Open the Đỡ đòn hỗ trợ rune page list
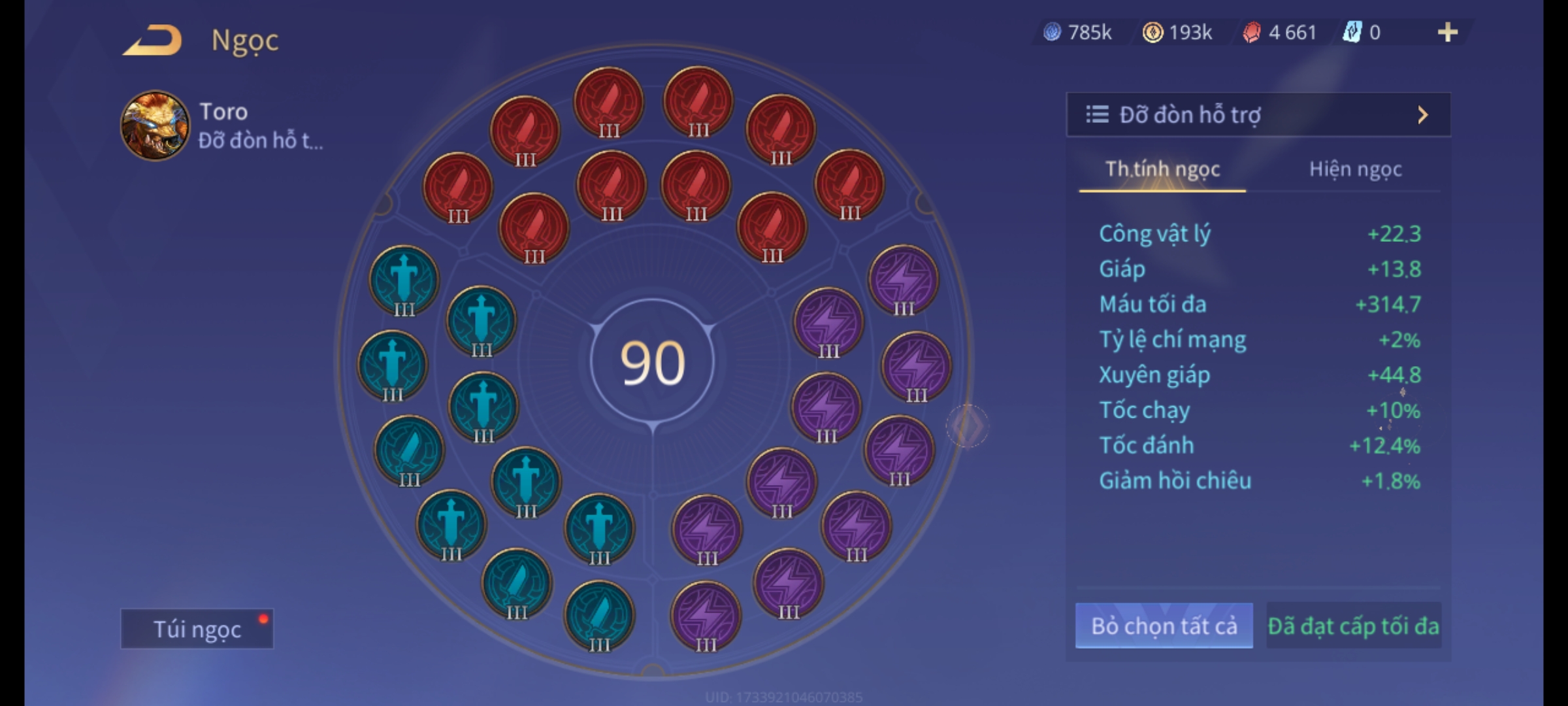This screenshot has height=706, width=1568. tap(1258, 115)
